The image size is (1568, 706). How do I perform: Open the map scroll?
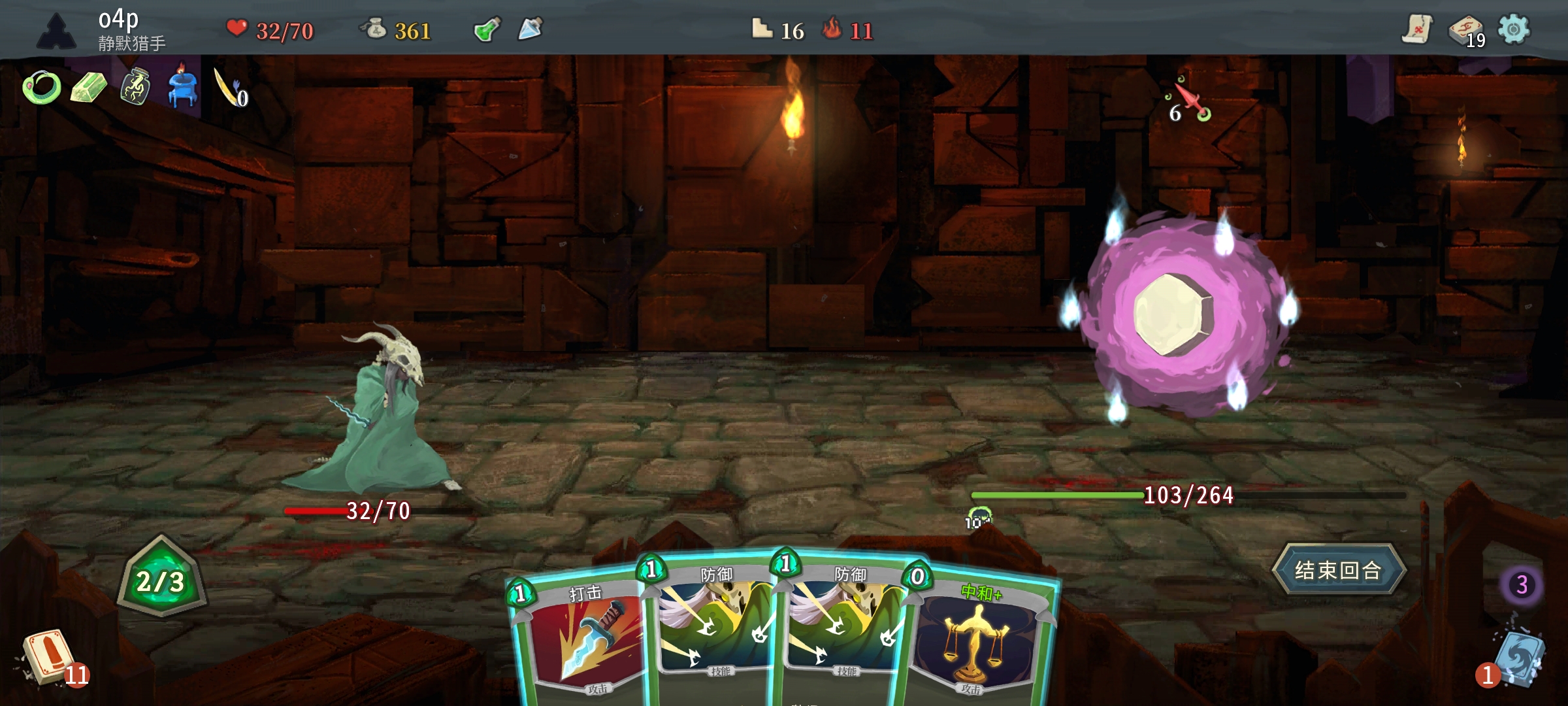click(1416, 29)
